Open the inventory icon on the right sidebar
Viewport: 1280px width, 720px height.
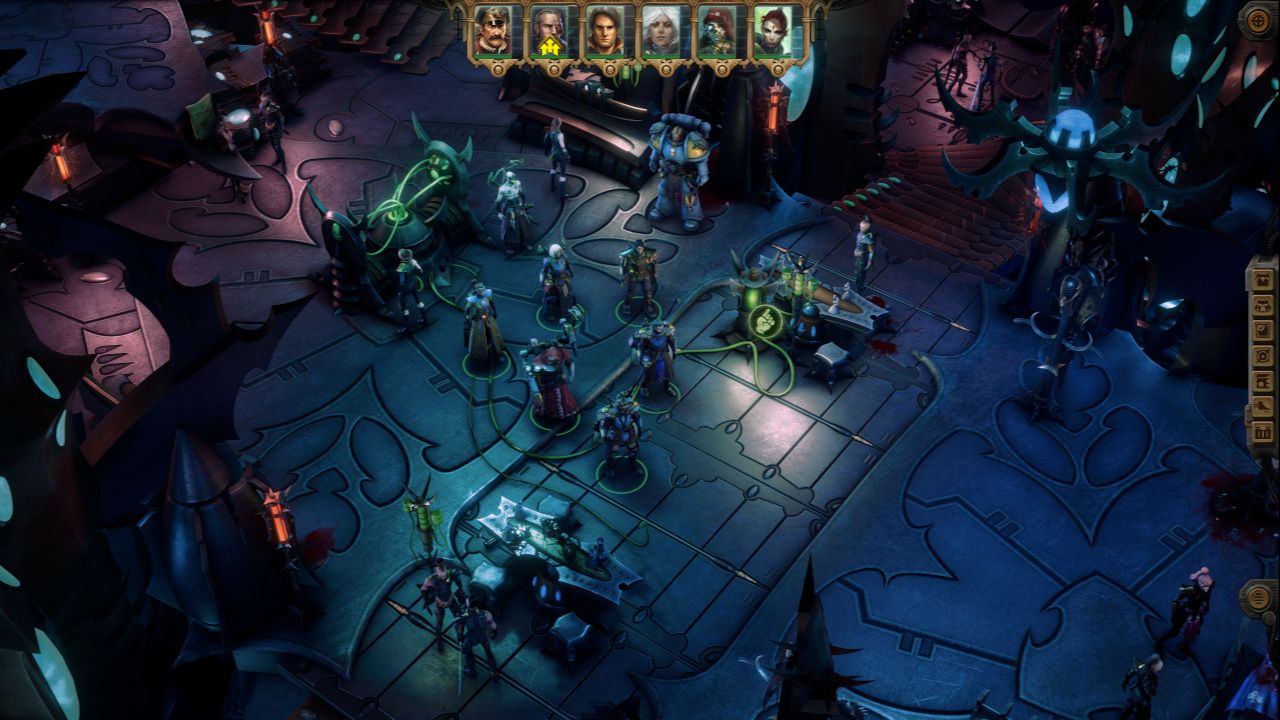pyautogui.click(x=1263, y=307)
